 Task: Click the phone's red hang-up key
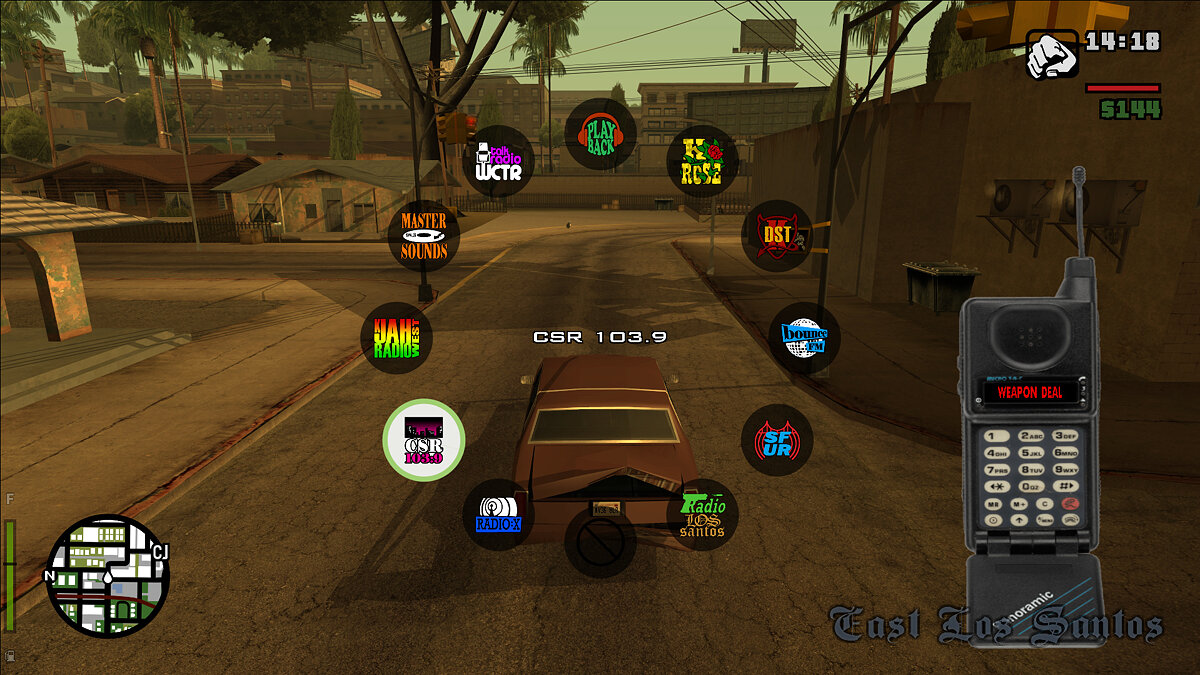click(1071, 503)
